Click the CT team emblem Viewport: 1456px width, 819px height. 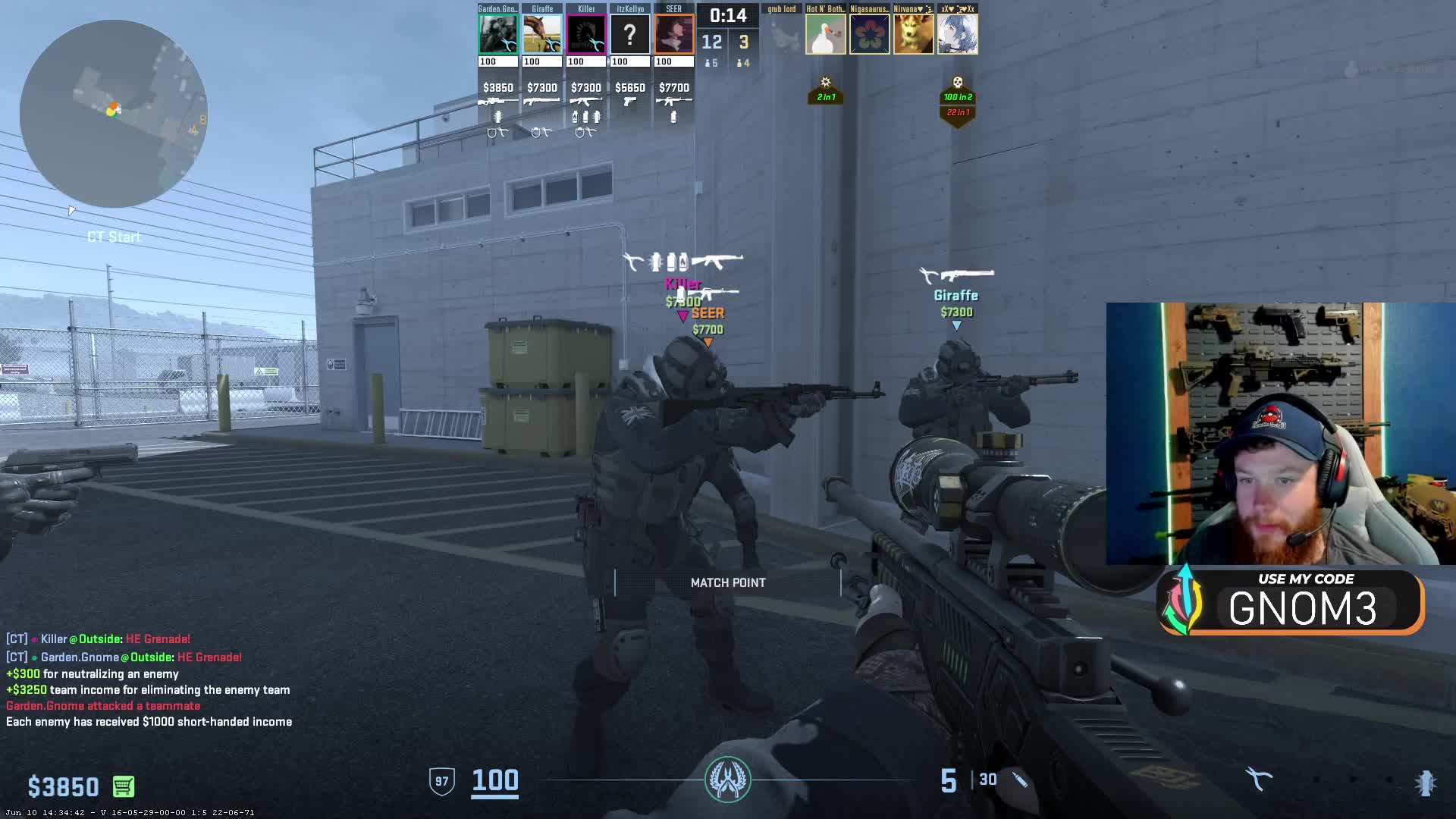coord(728,780)
